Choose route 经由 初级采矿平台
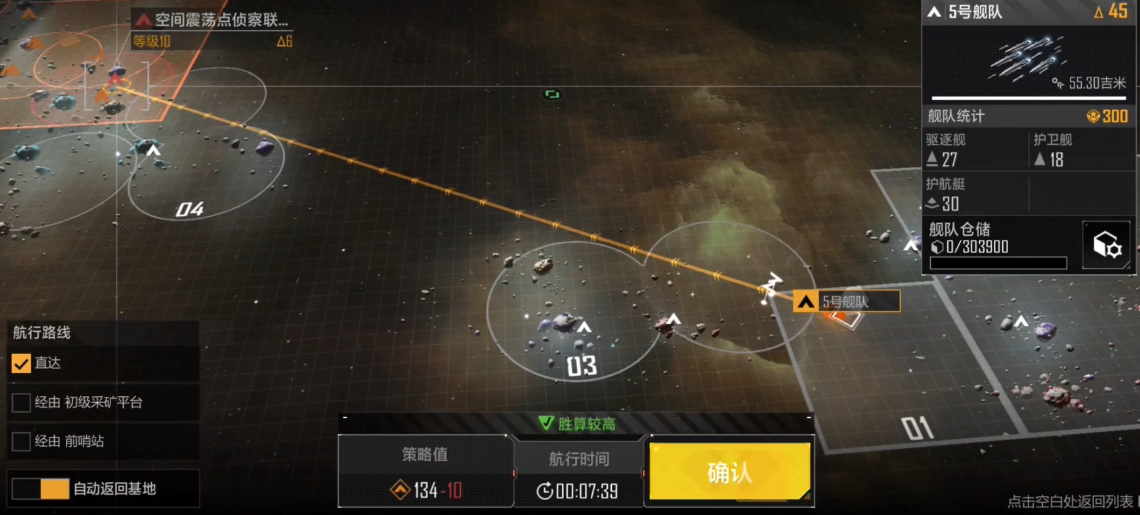This screenshot has height=515, width=1140. point(21,403)
